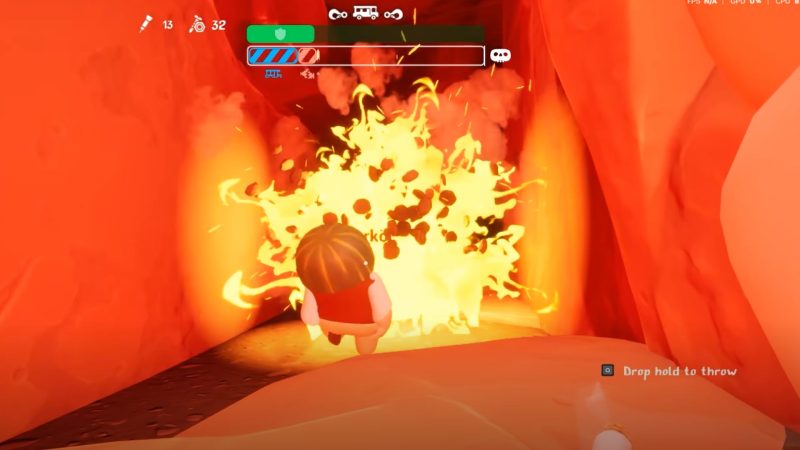Select the skull icon beside the striped bar
Image resolution: width=800 pixels, height=450 pixels.
click(500, 55)
